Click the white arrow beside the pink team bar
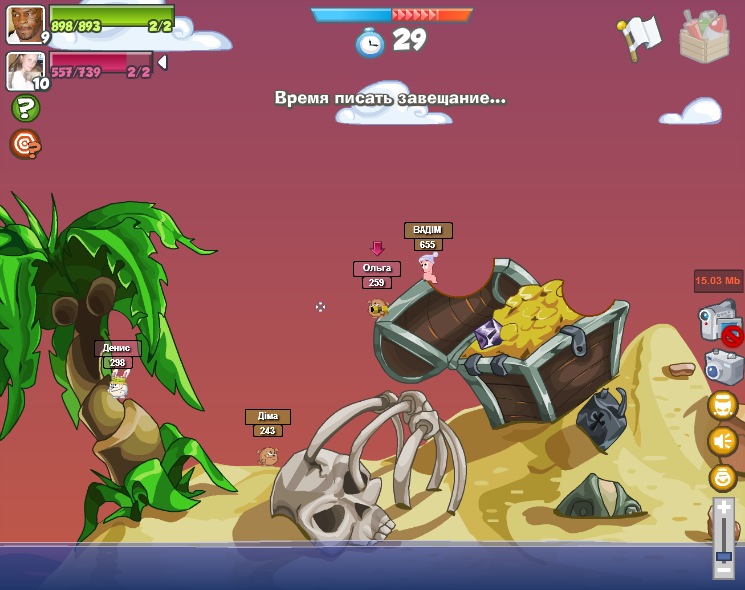Viewport: 745px width, 590px height. tap(162, 62)
